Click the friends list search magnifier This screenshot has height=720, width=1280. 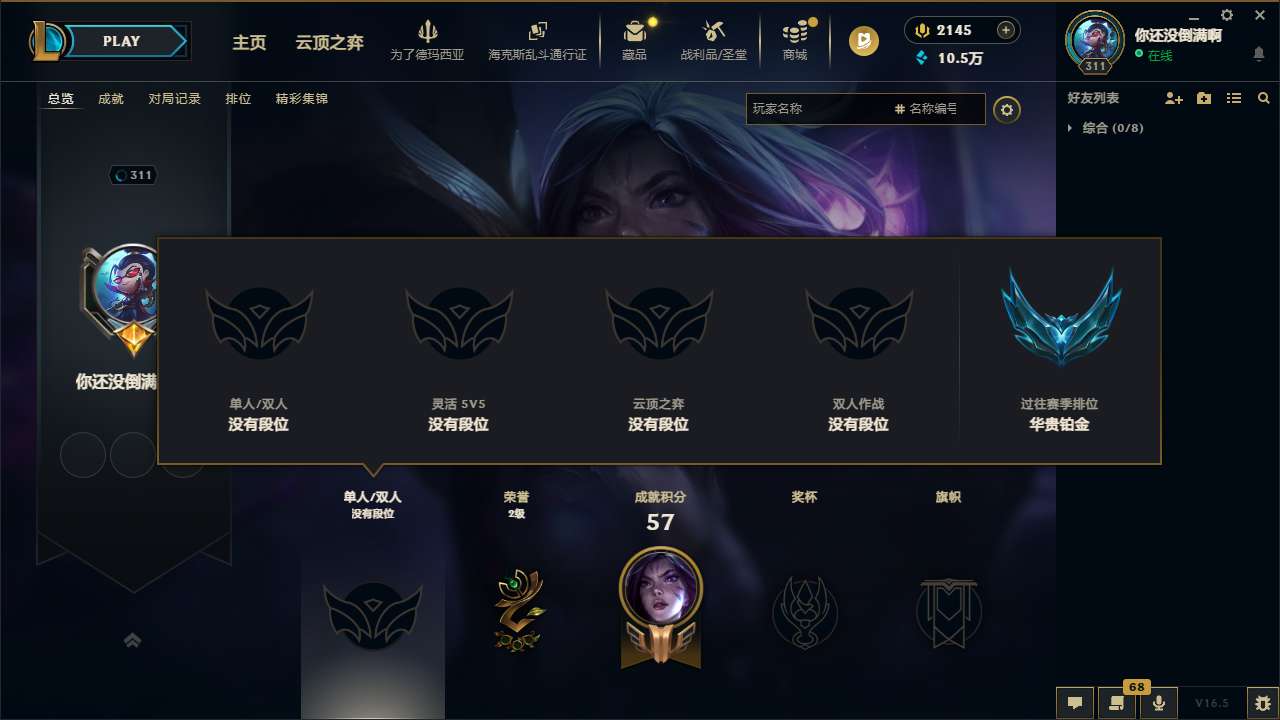coord(1264,98)
